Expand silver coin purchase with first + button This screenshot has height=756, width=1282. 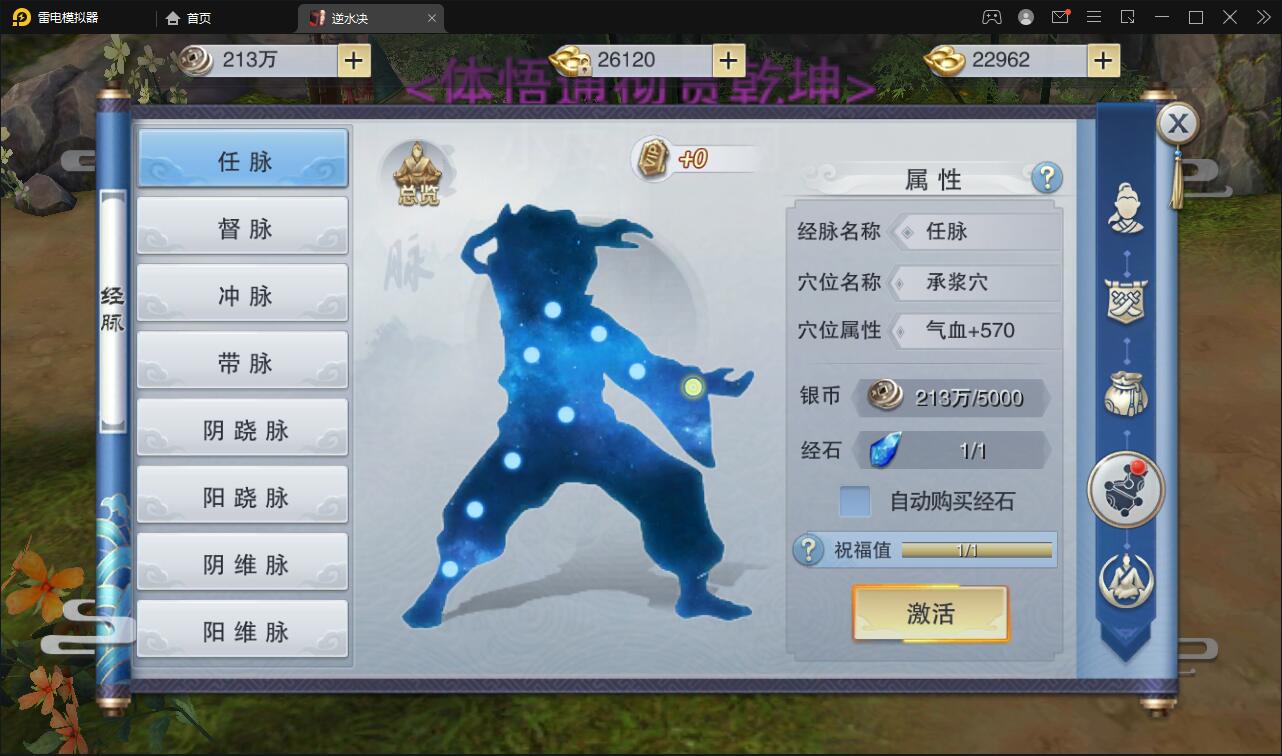pos(351,61)
